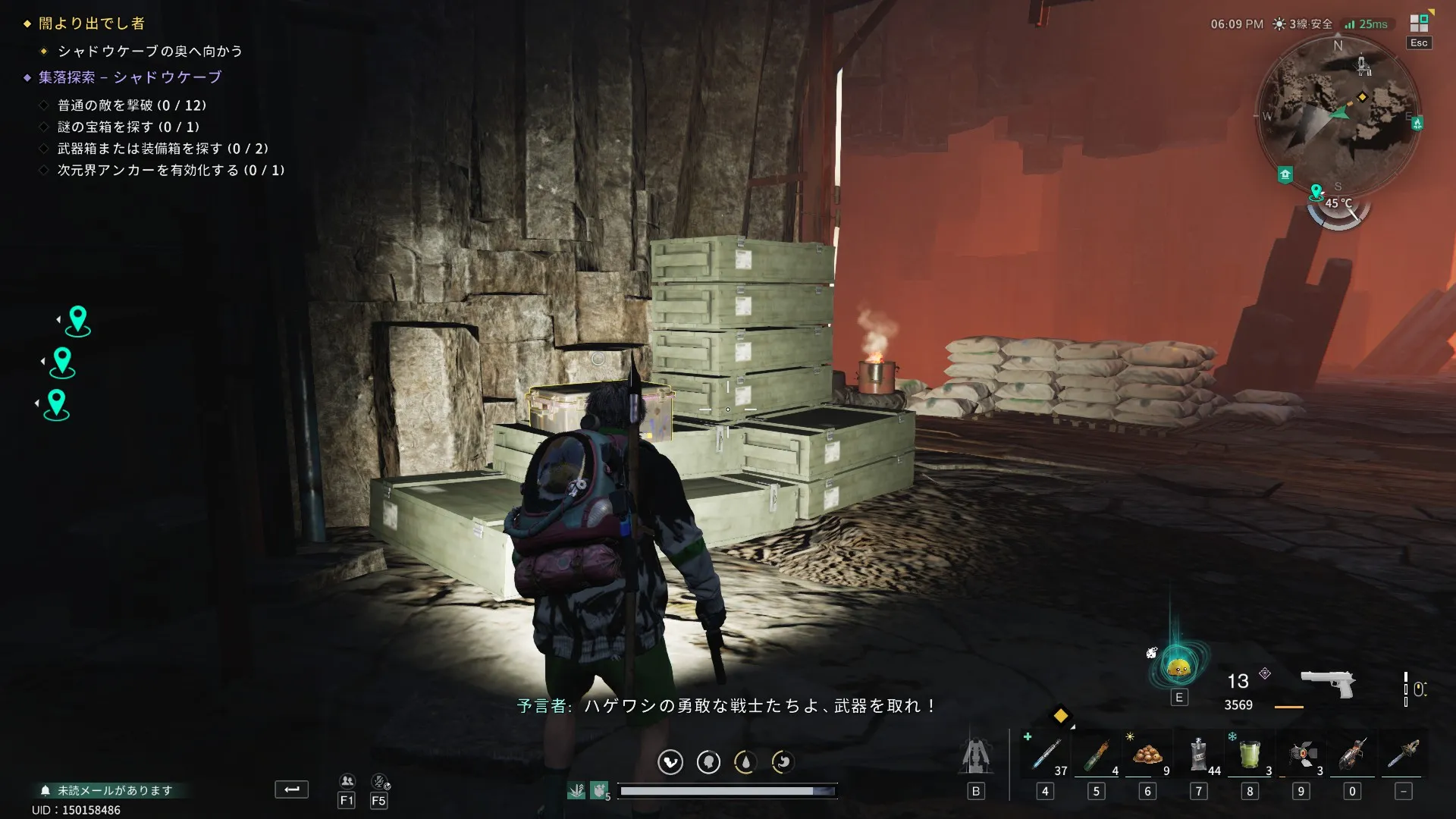Open the chat input box
The image size is (1456, 819).
tap(291, 789)
